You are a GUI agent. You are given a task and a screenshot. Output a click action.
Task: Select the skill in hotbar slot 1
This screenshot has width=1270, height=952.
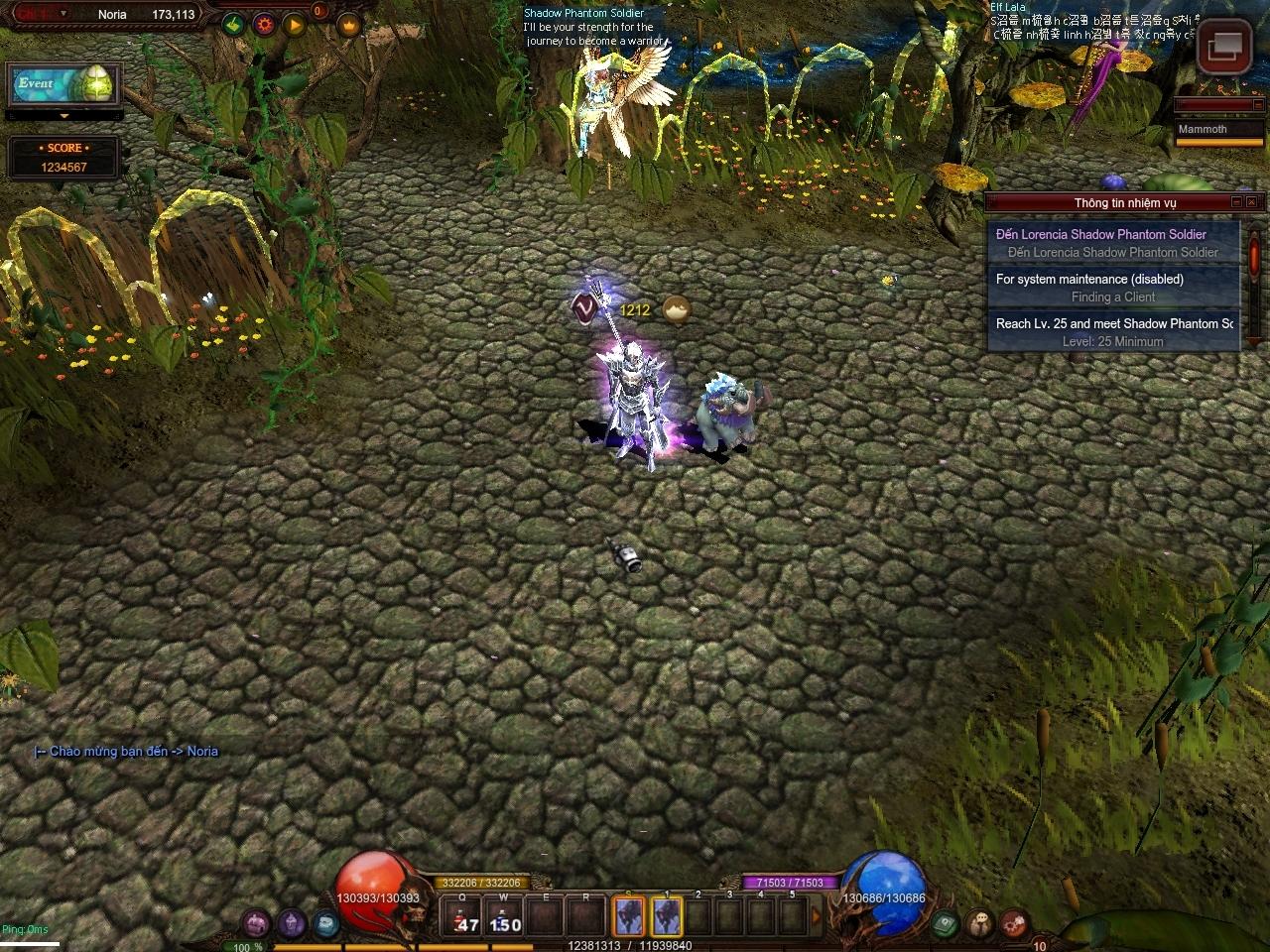pyautogui.click(x=667, y=917)
